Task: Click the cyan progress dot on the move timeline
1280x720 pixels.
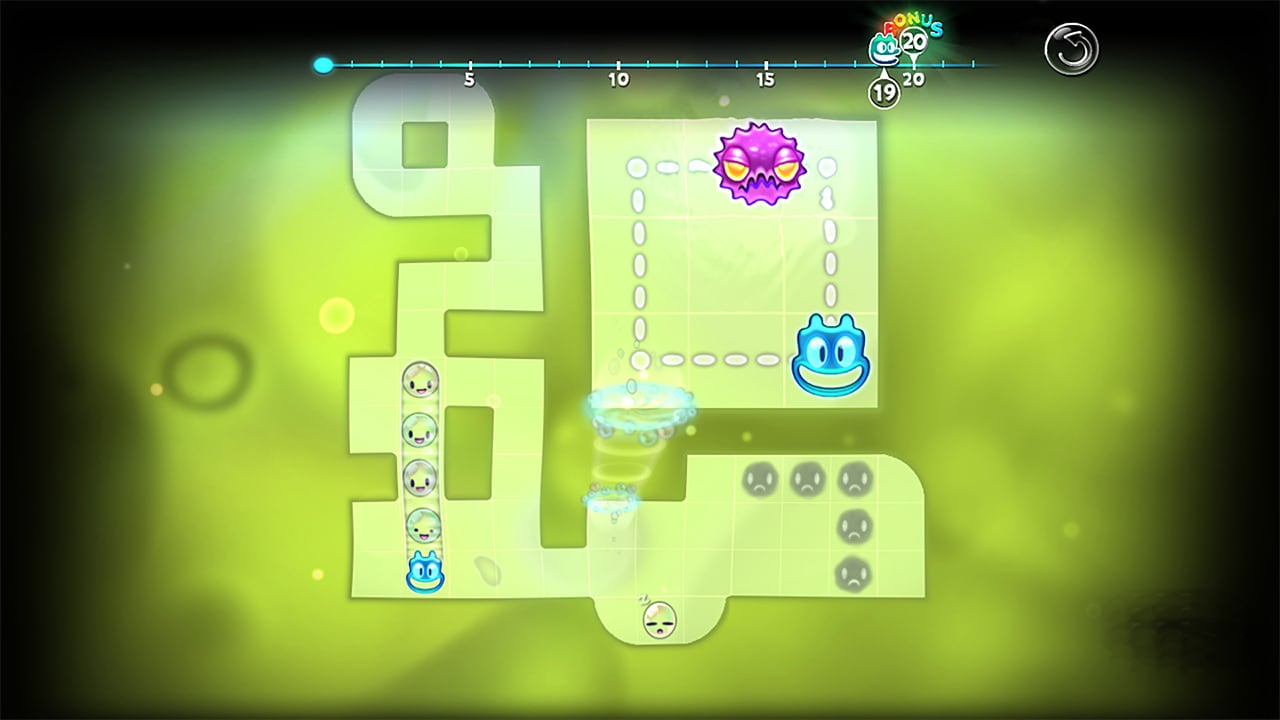Action: pyautogui.click(x=323, y=65)
